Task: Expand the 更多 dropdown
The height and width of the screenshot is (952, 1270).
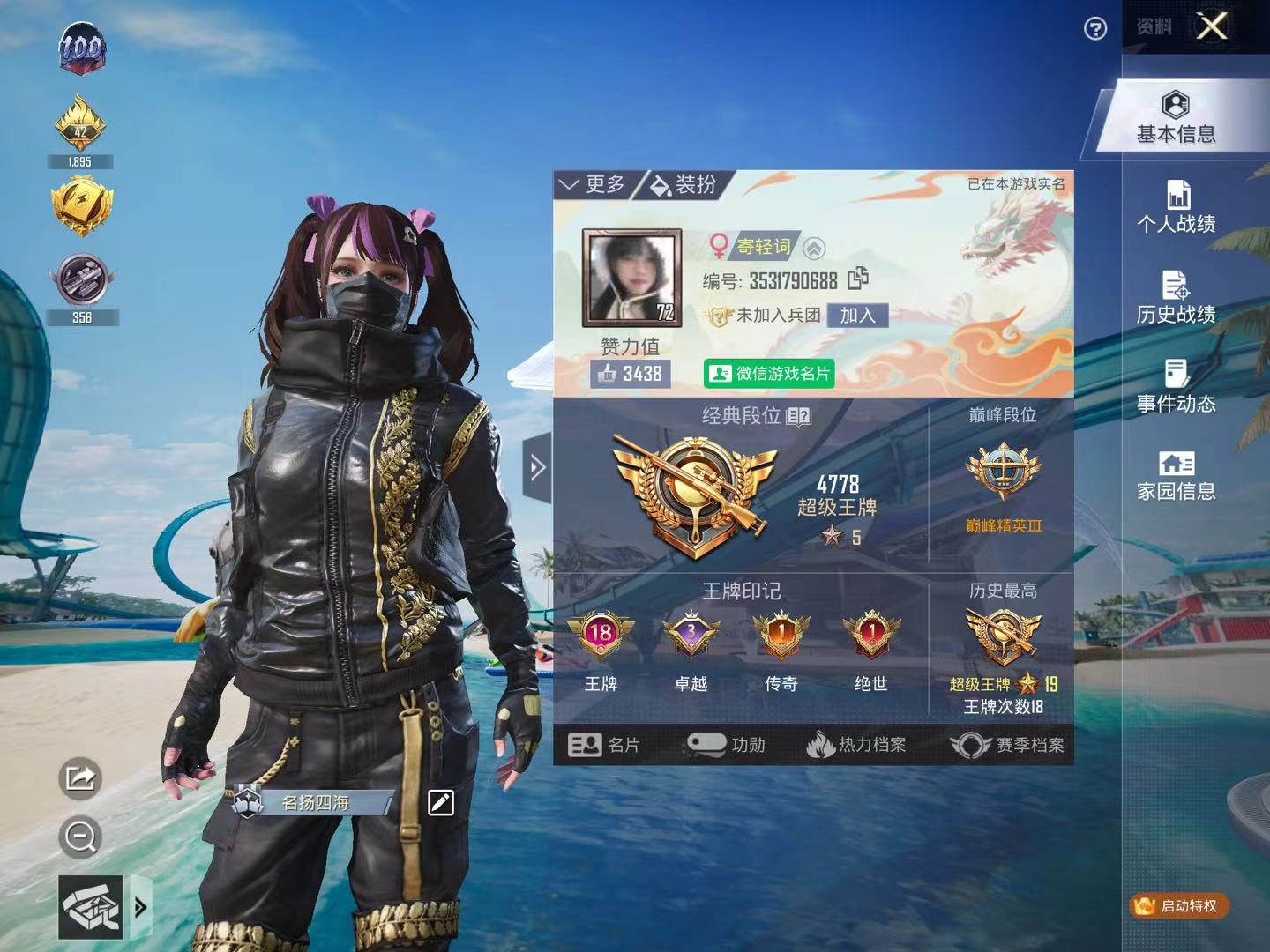Action: (593, 184)
